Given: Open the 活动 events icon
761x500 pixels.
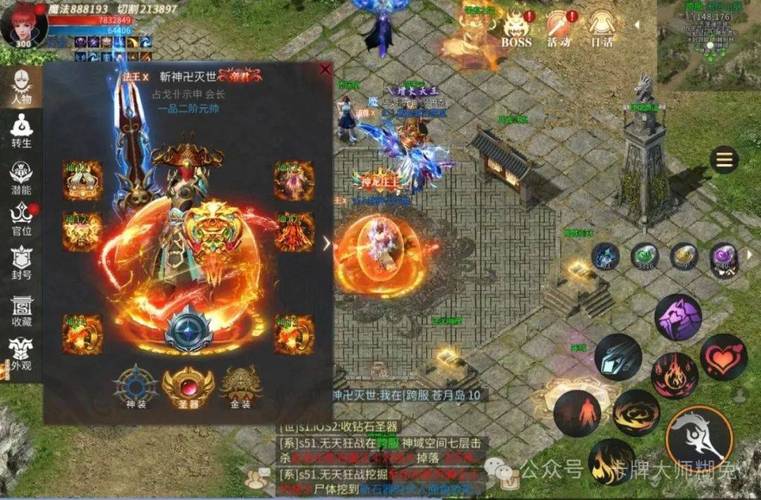Looking at the screenshot, I should pyautogui.click(x=559, y=28).
